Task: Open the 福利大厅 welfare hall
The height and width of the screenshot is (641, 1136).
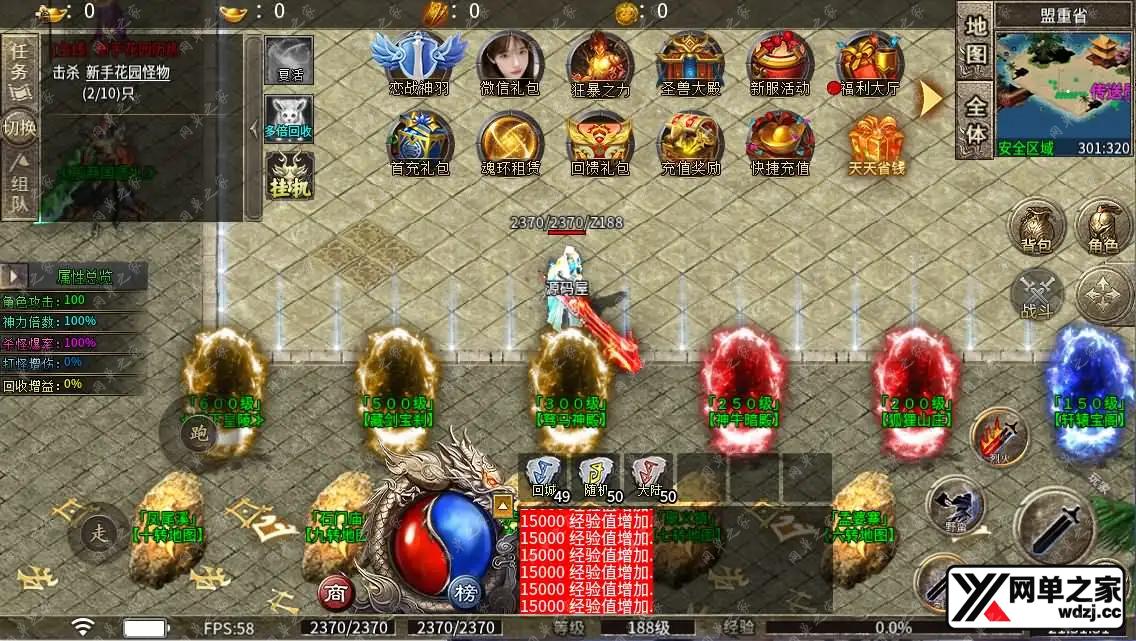Action: coord(869,60)
